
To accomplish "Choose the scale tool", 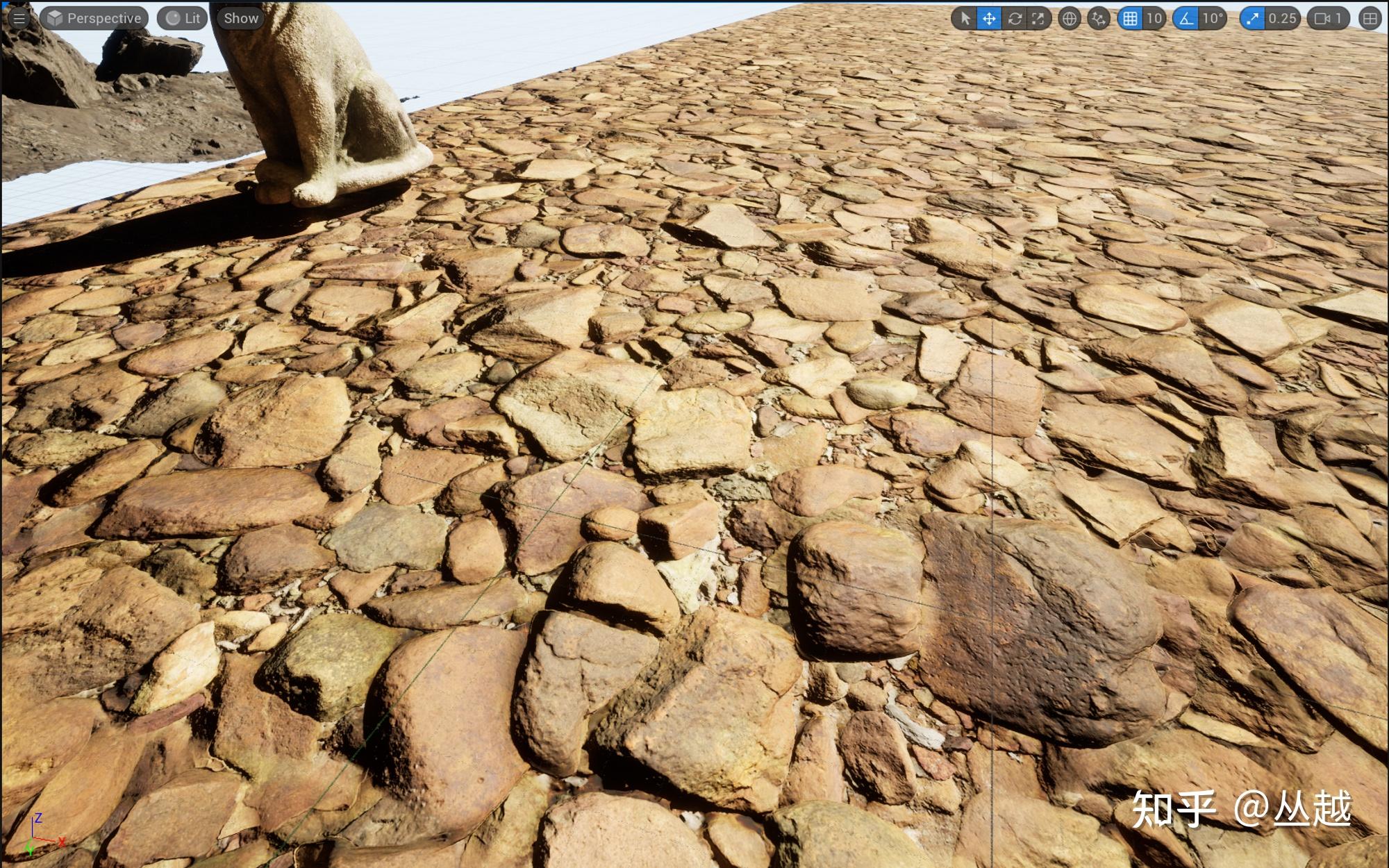I will tap(1038, 19).
